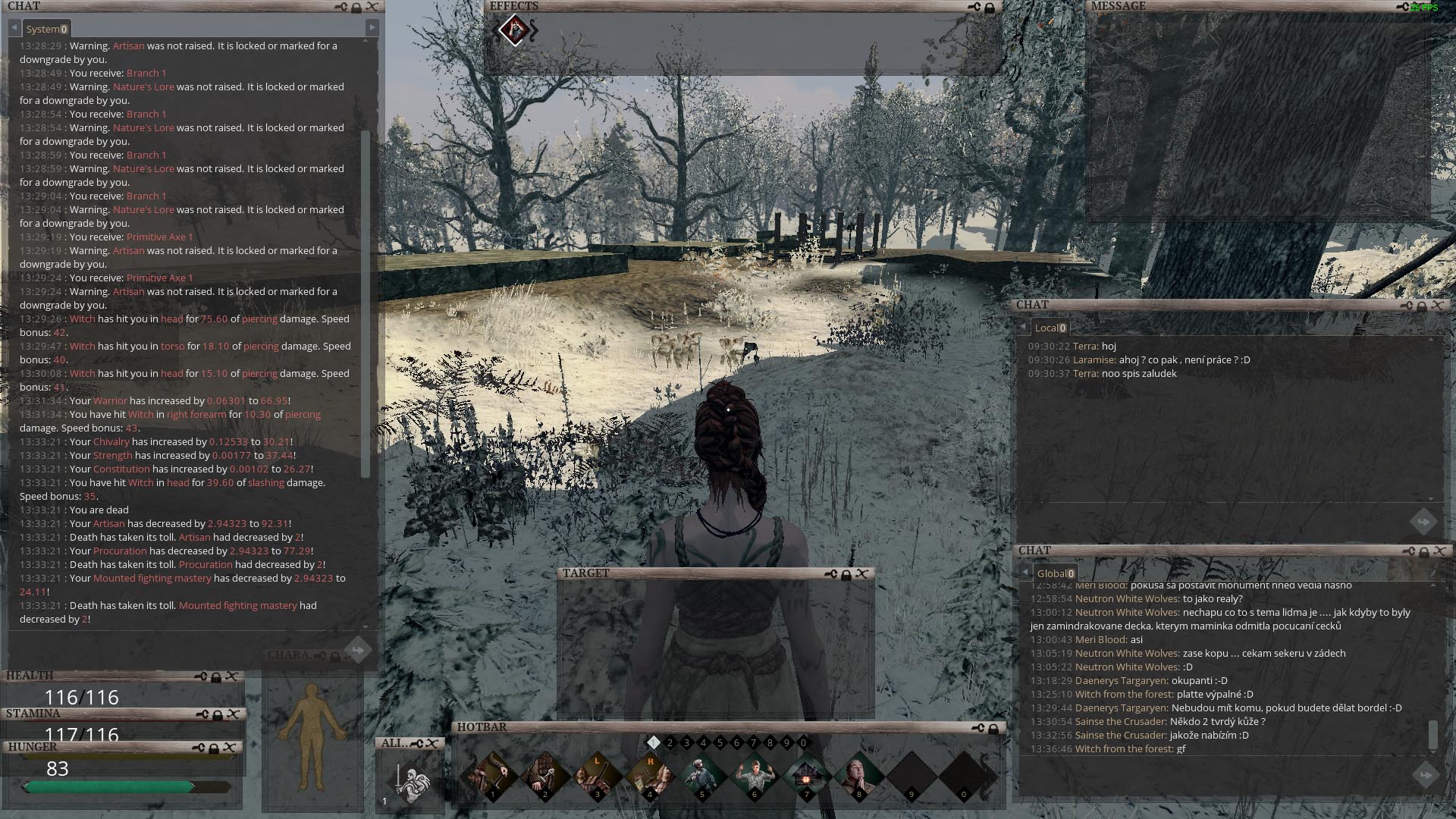Close the Target window
The height and width of the screenshot is (819, 1456).
861,574
